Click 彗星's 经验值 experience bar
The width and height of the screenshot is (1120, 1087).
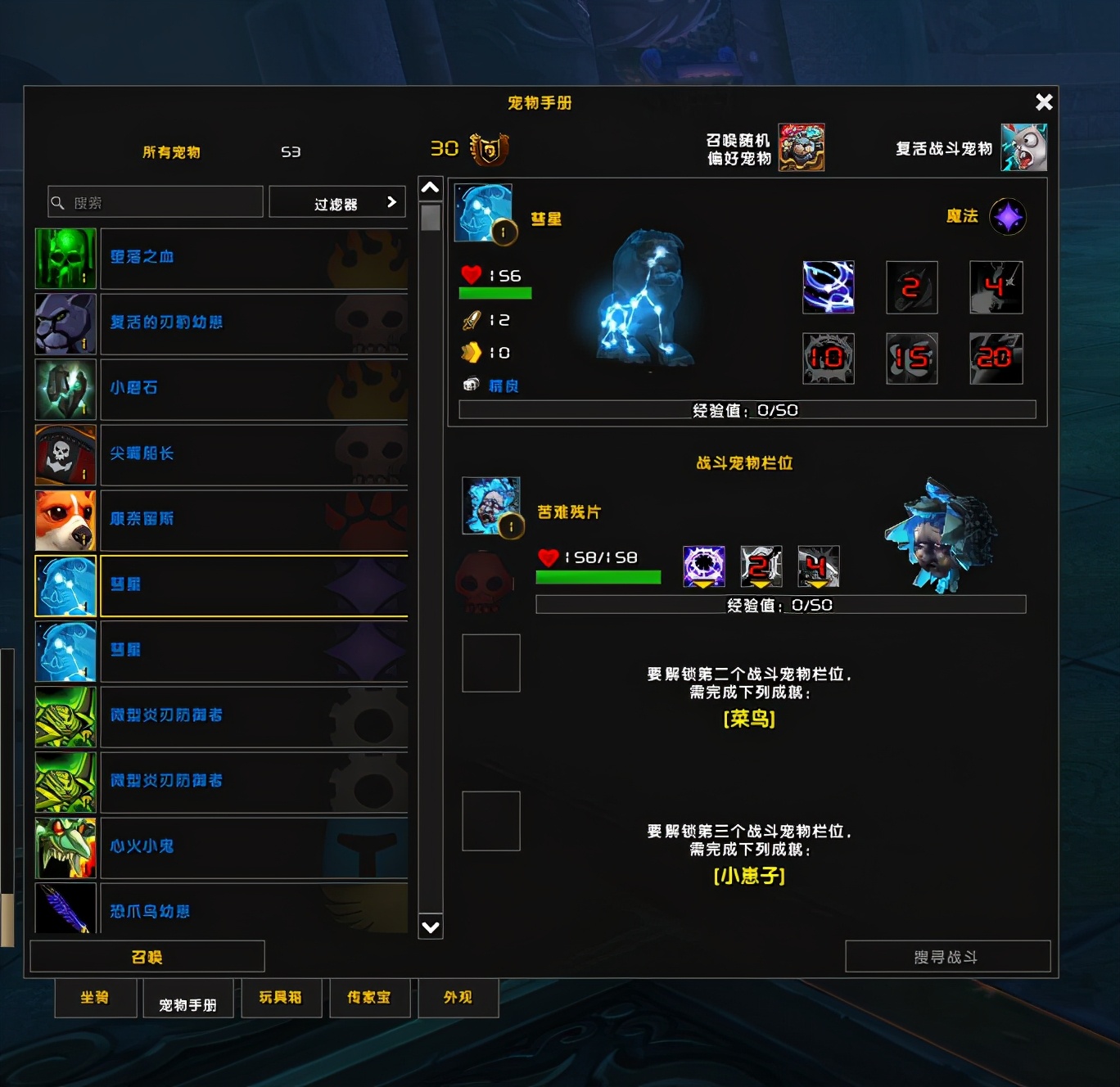749,410
